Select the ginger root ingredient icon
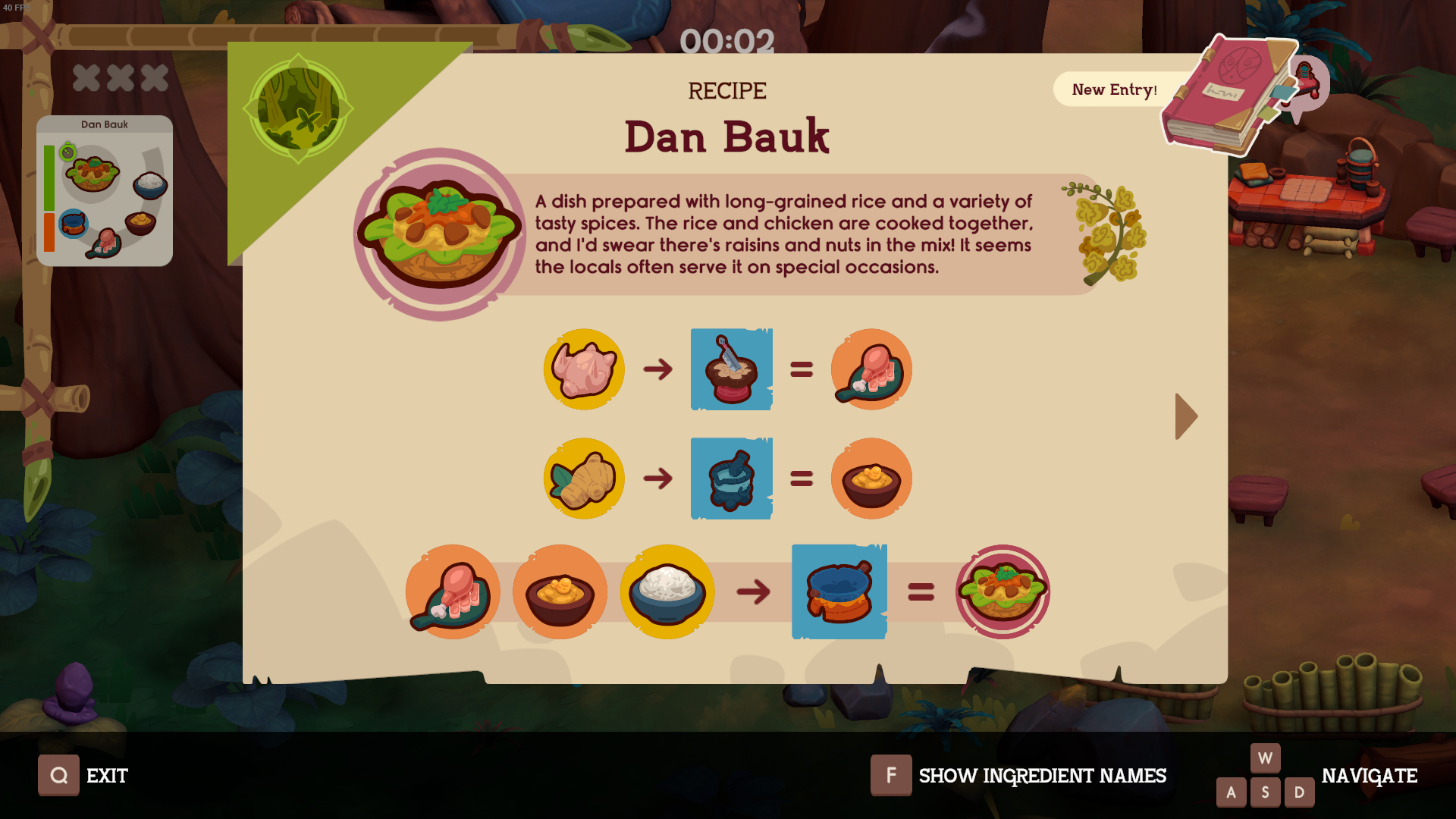Image resolution: width=1456 pixels, height=819 pixels. [583, 479]
